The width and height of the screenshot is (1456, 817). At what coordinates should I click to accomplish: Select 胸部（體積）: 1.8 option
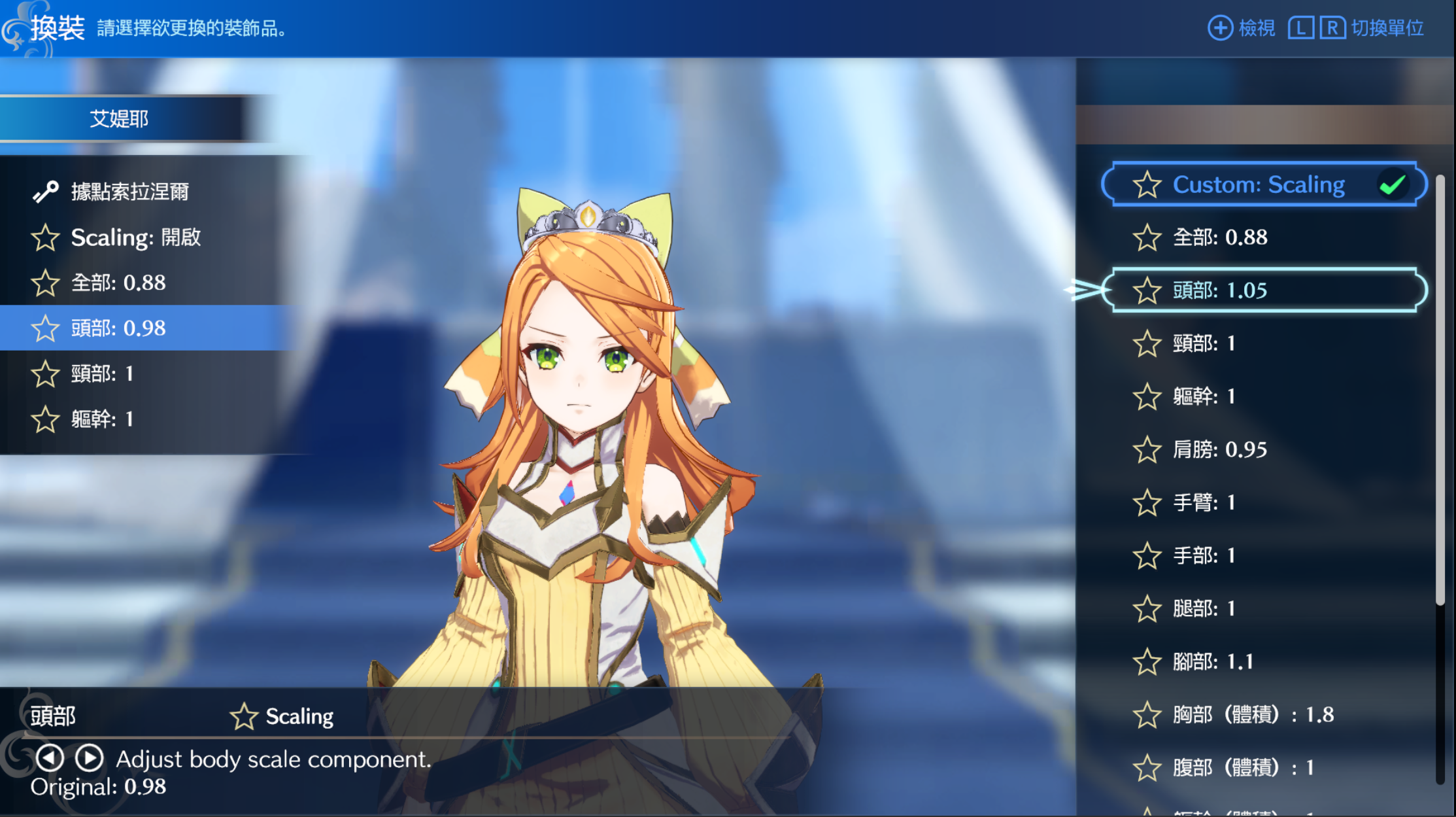[1252, 714]
